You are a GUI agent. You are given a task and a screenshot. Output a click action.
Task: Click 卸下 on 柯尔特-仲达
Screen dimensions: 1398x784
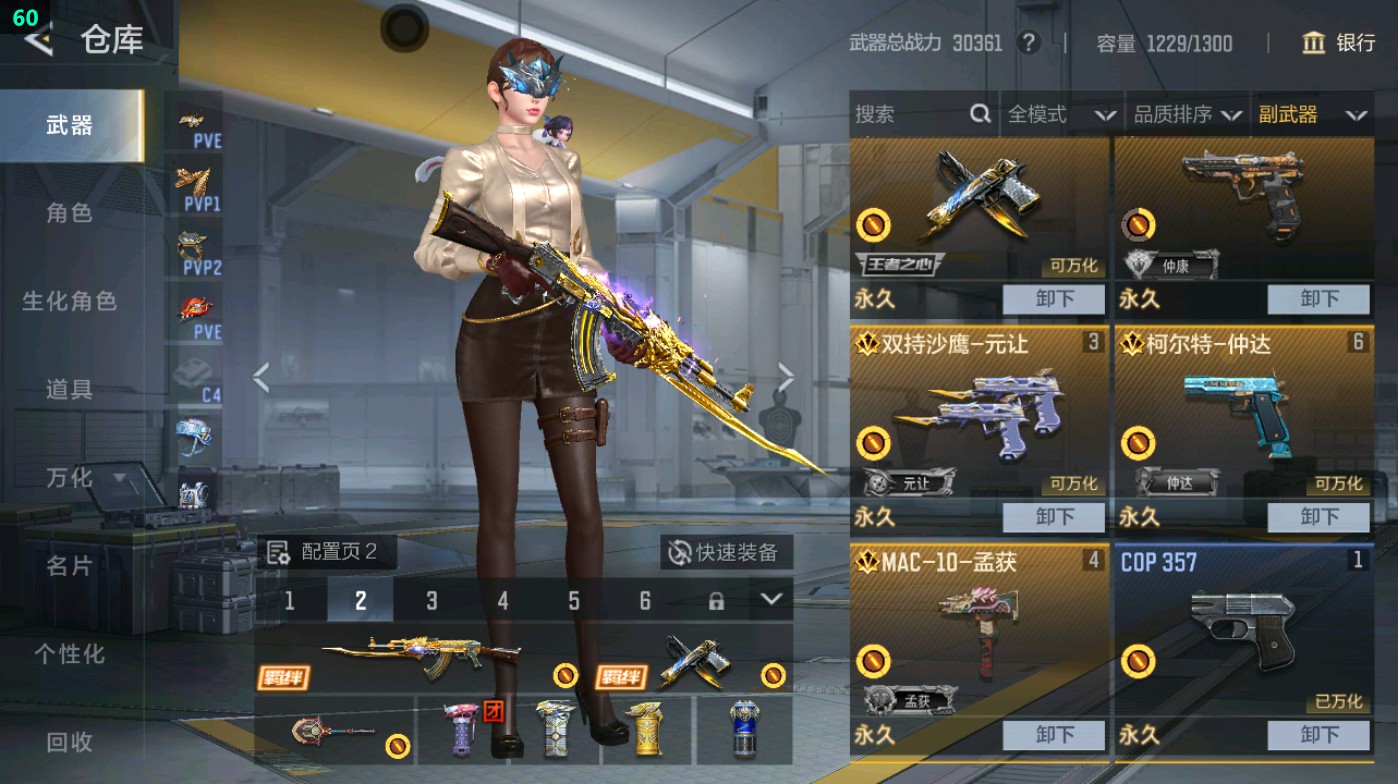tap(1320, 517)
